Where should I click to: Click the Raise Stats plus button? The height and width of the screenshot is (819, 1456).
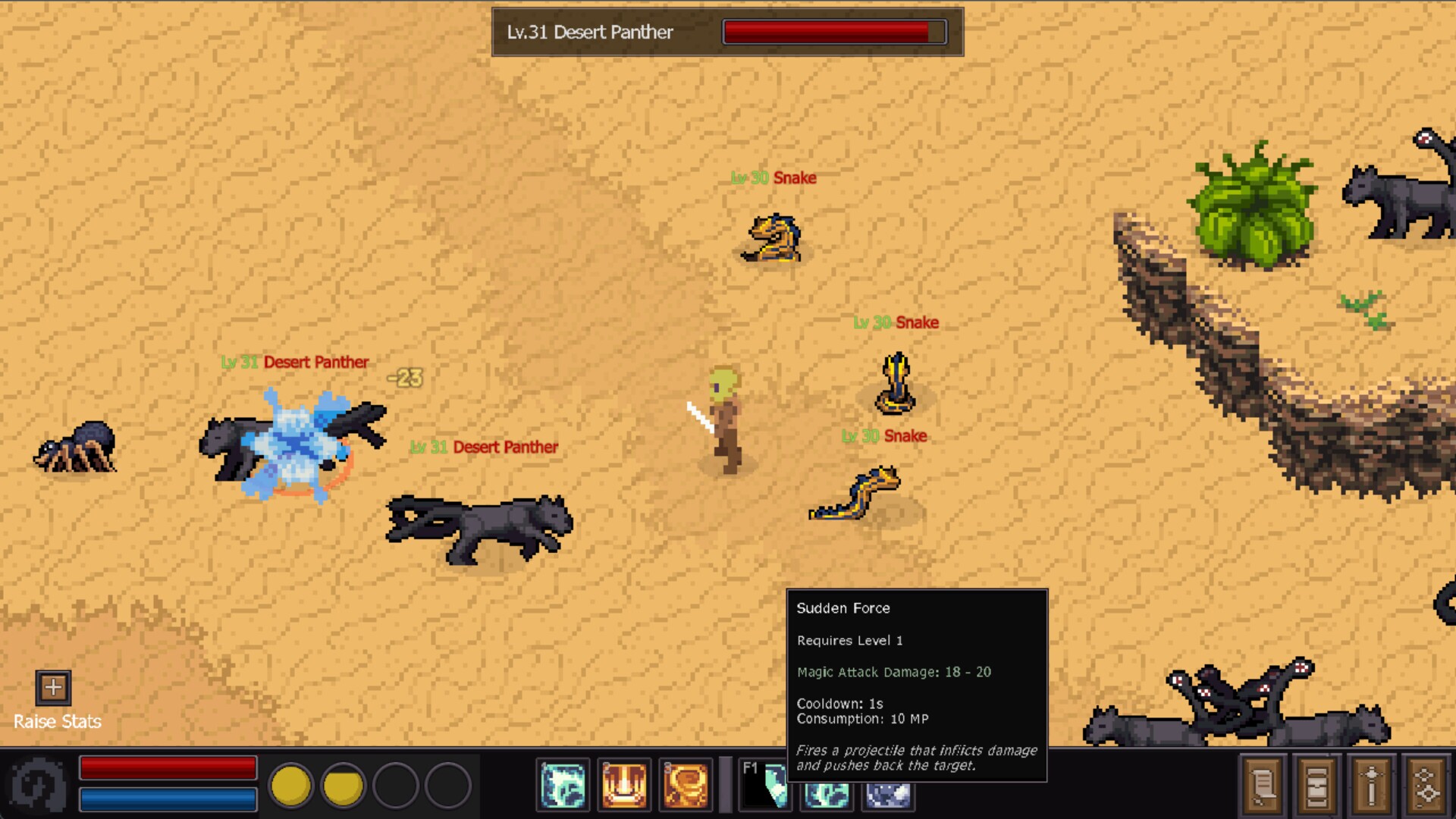click(53, 688)
